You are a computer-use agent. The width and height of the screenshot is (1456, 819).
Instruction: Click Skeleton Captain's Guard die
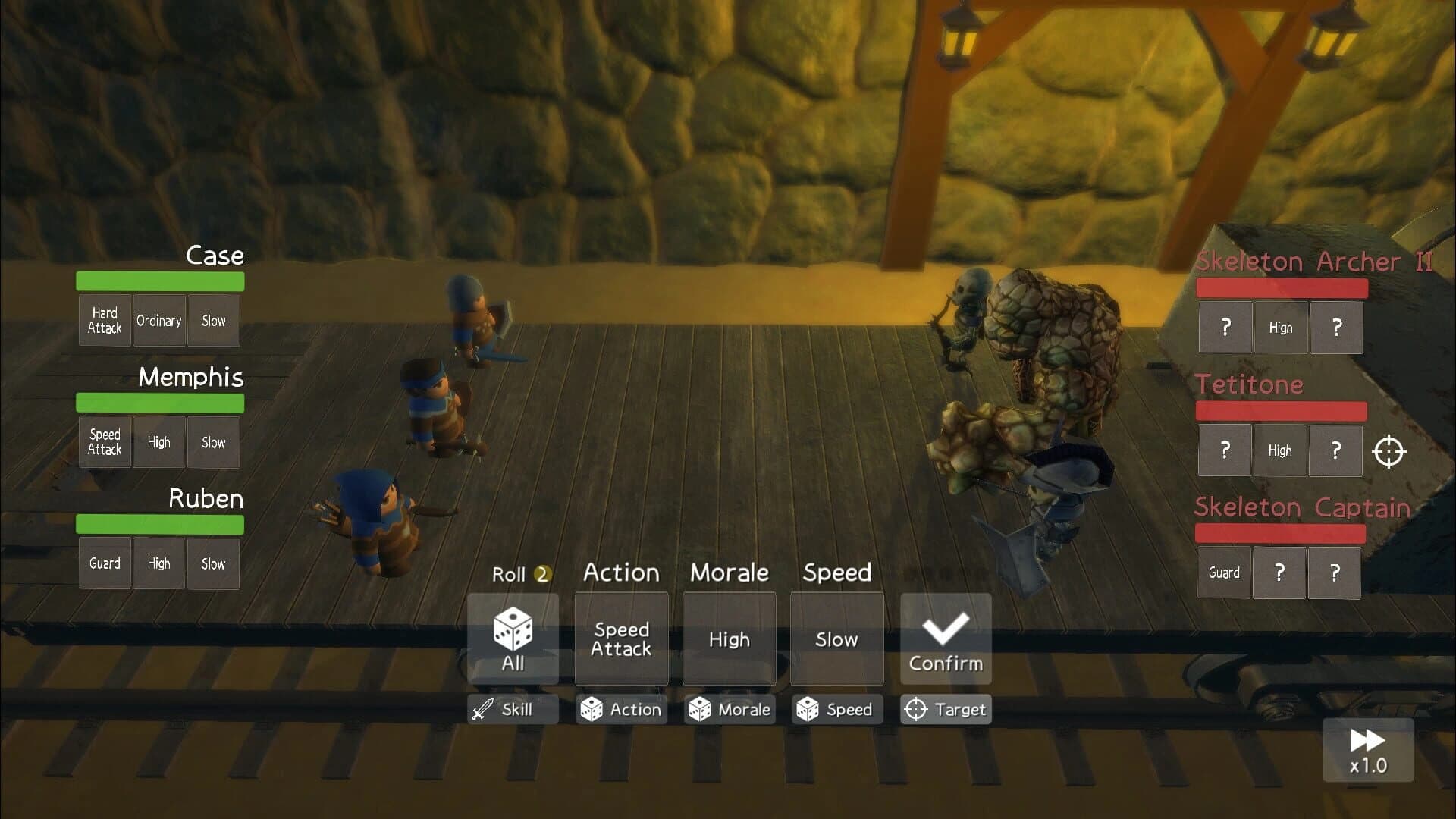[x=1224, y=573]
